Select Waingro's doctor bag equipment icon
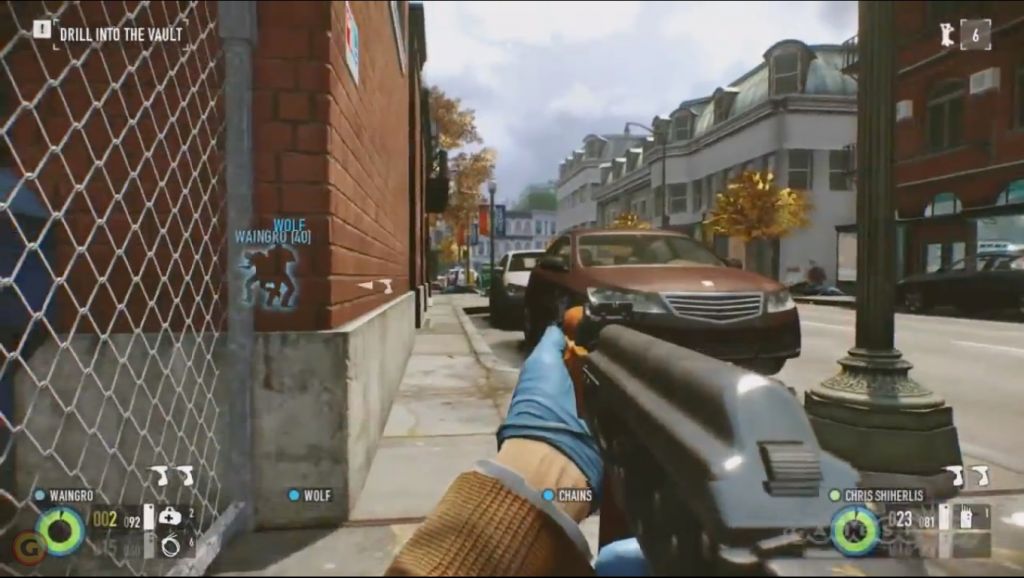This screenshot has width=1024, height=578. tap(169, 516)
